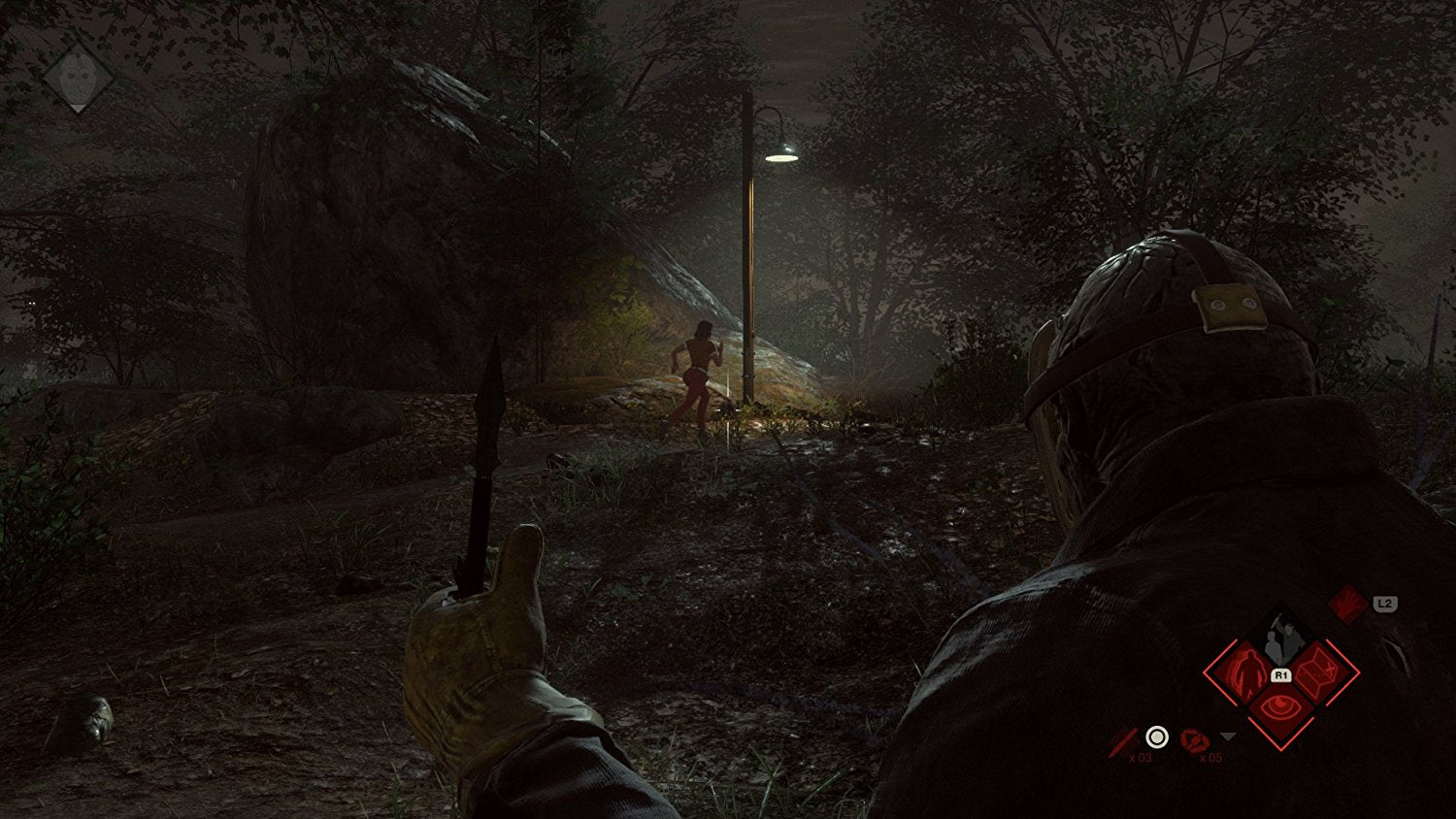1456x819 pixels.
Task: Open the small gray triangle next to the kill counter
Action: coord(1227,736)
